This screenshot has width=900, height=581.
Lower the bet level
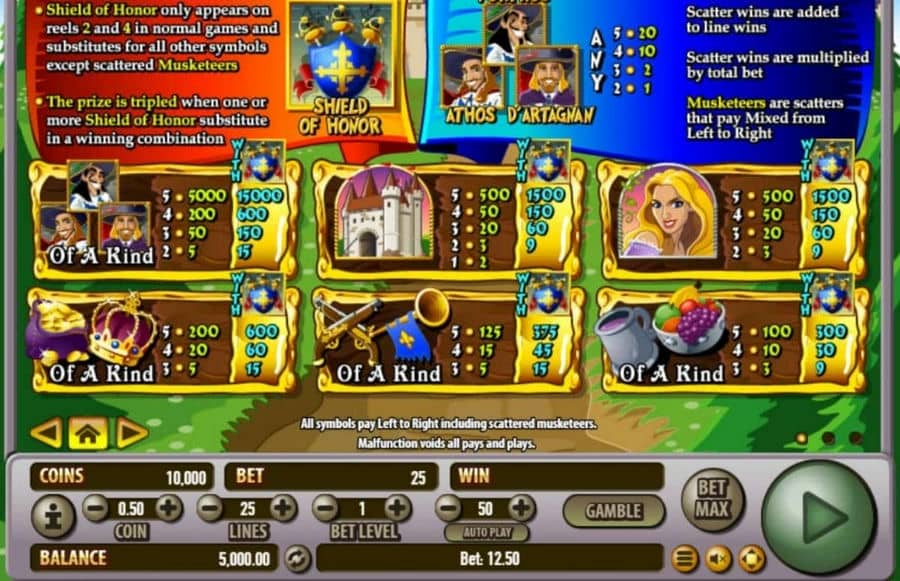(x=326, y=507)
